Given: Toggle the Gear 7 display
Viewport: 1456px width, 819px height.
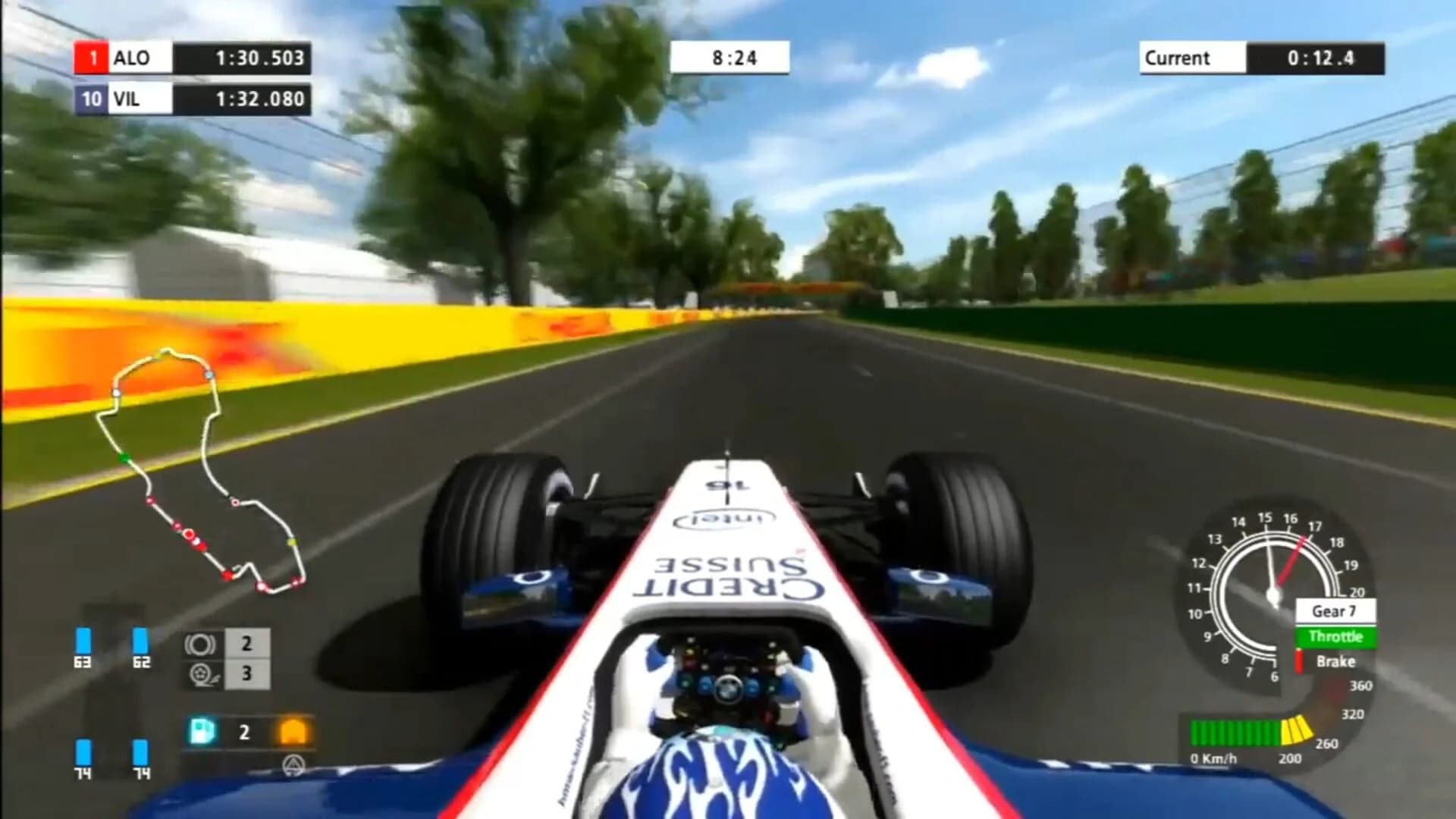Looking at the screenshot, I should point(1335,611).
